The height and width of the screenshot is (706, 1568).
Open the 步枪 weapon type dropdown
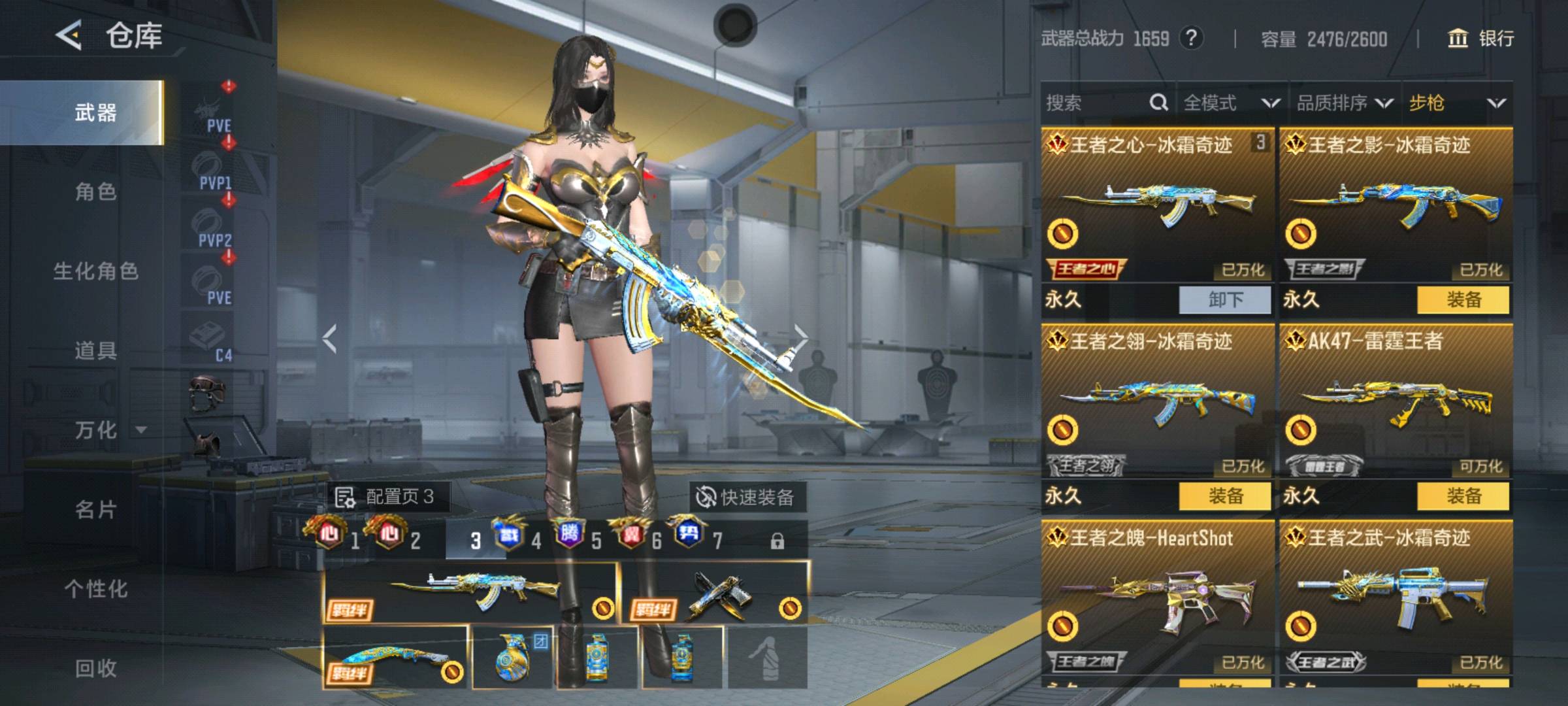(x=1457, y=103)
